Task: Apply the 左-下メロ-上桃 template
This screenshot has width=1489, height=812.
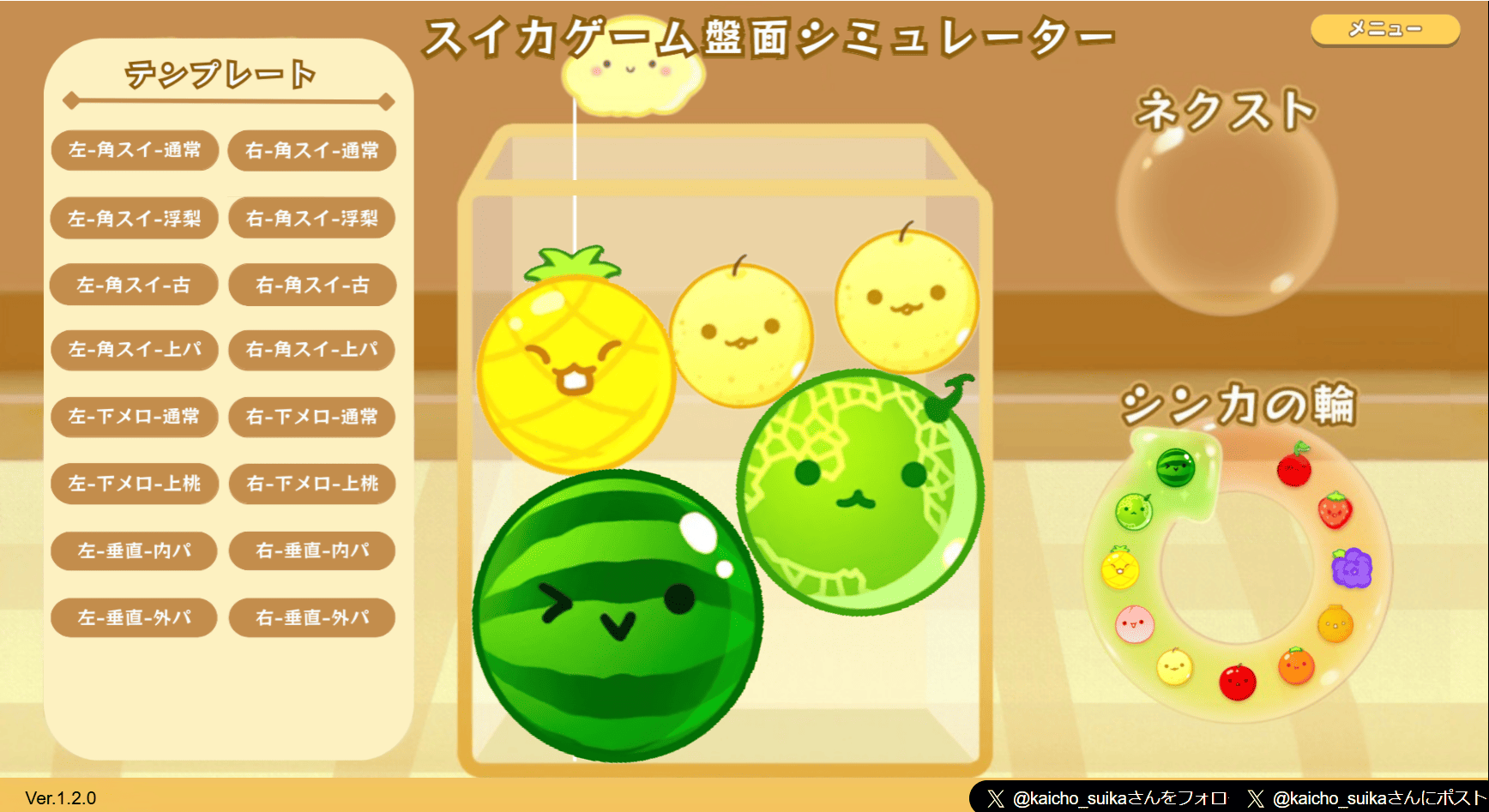Action: (134, 484)
